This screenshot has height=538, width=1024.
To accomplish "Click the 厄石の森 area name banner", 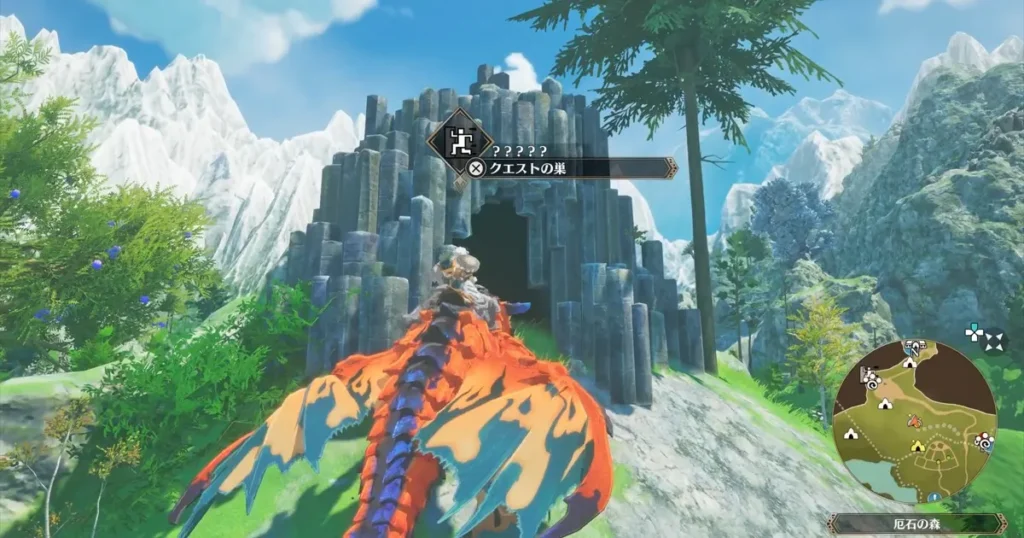I will pyautogui.click(x=917, y=523).
